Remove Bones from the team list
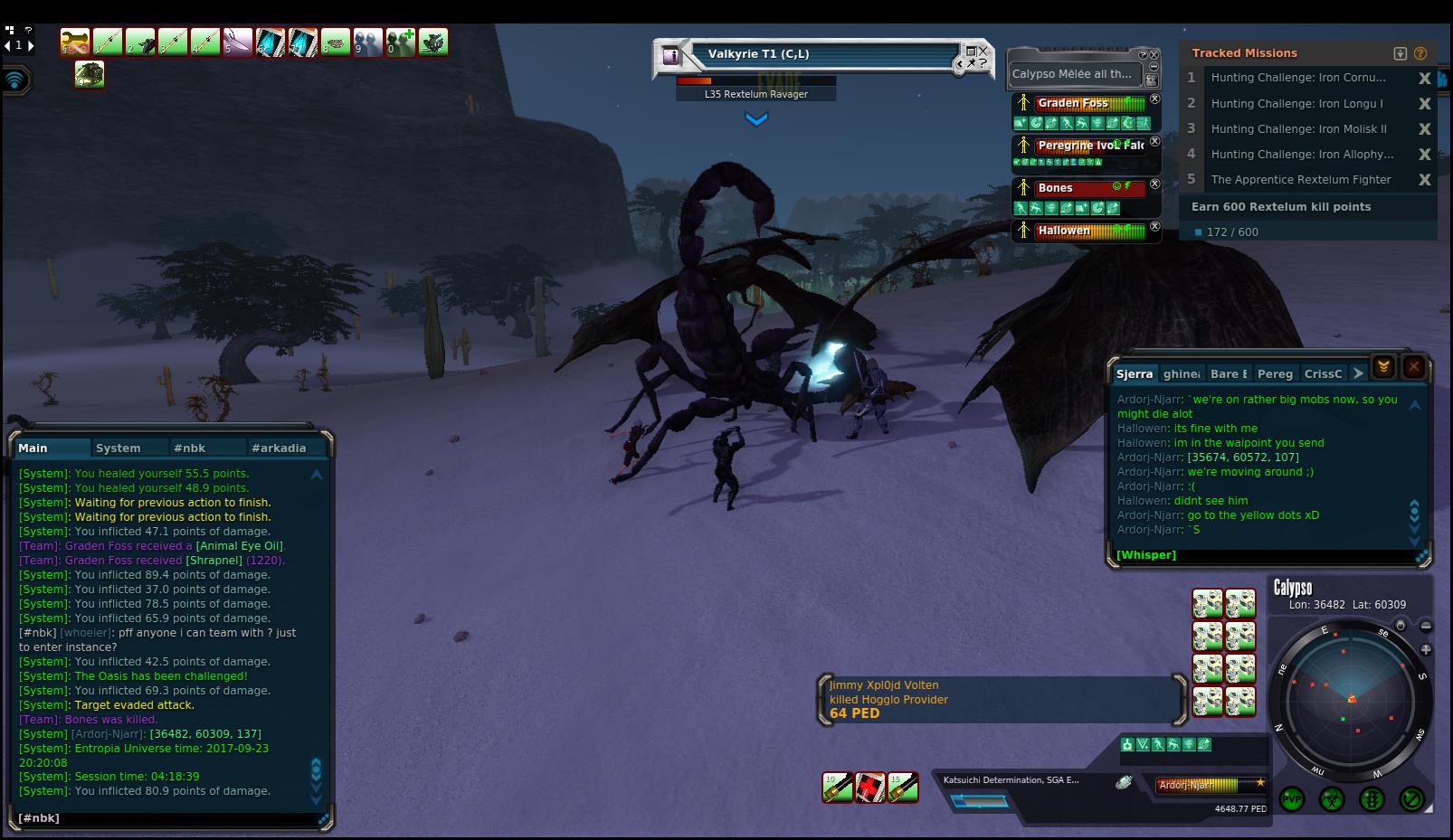1453x840 pixels. 1154,184
